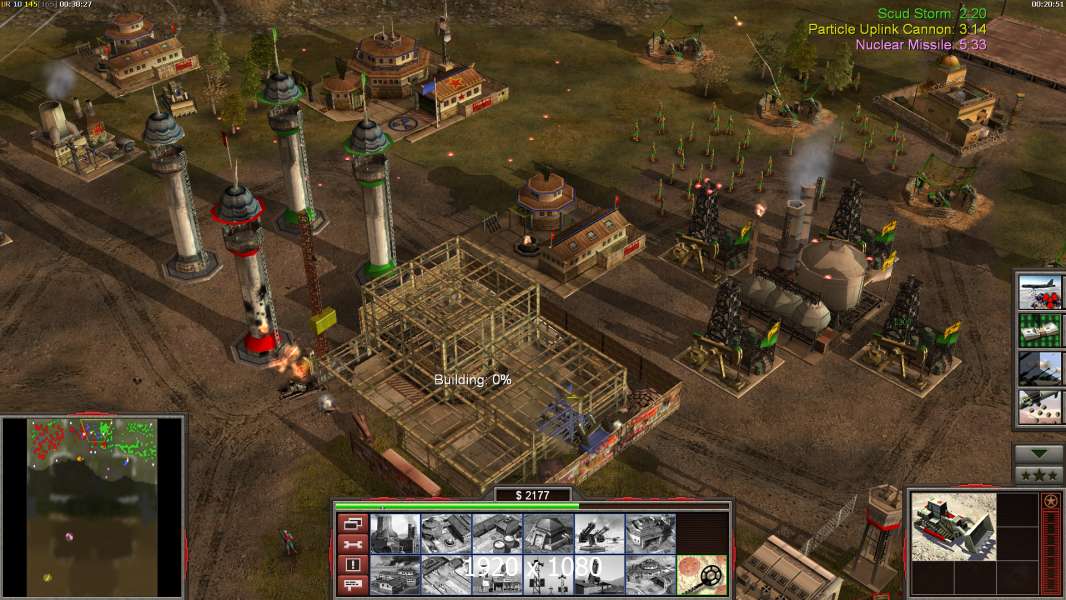1066x600 pixels.
Task: Click the exclamation mark button
Action: click(351, 565)
